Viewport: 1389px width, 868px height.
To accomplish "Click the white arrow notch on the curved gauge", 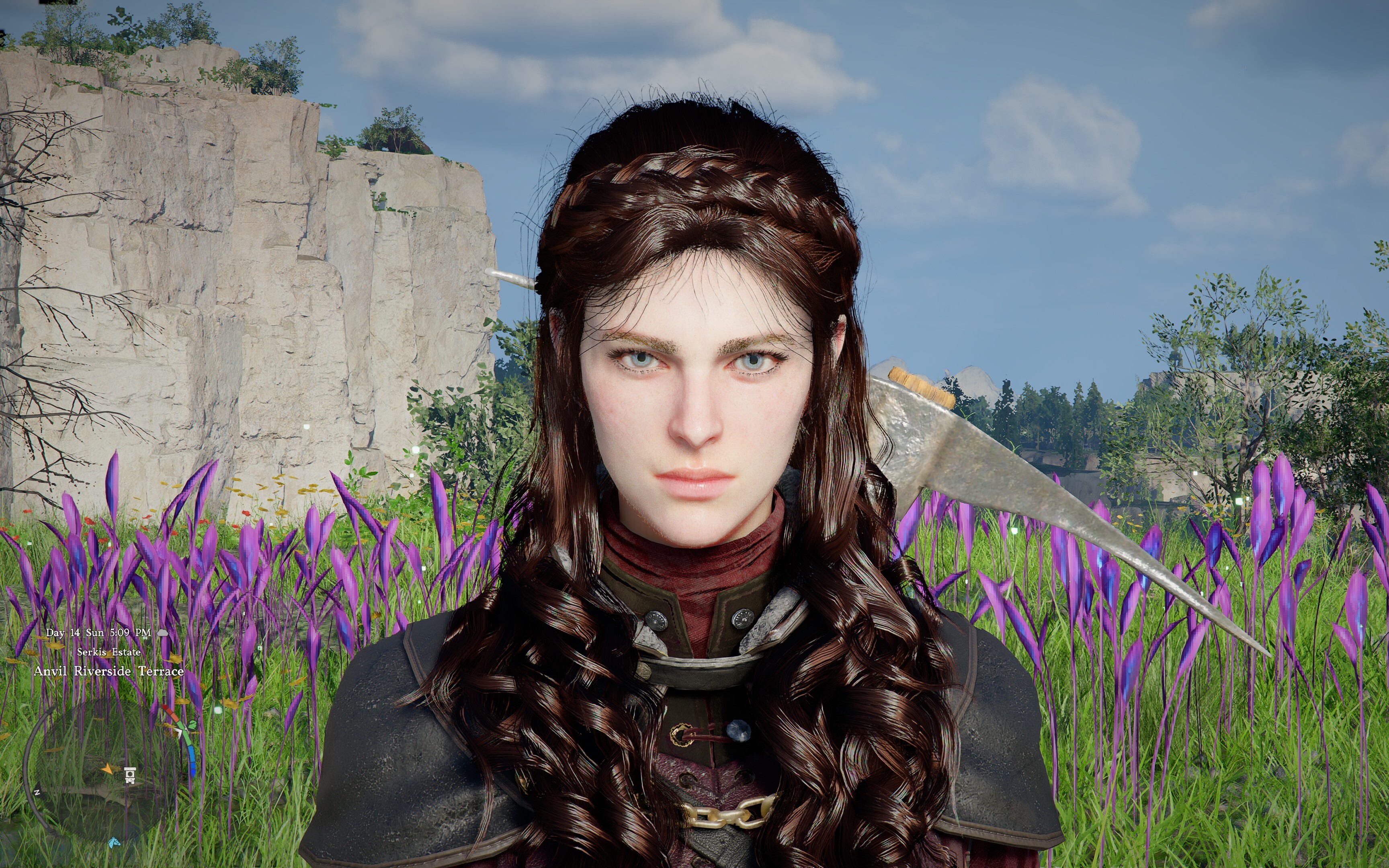I will [x=179, y=732].
